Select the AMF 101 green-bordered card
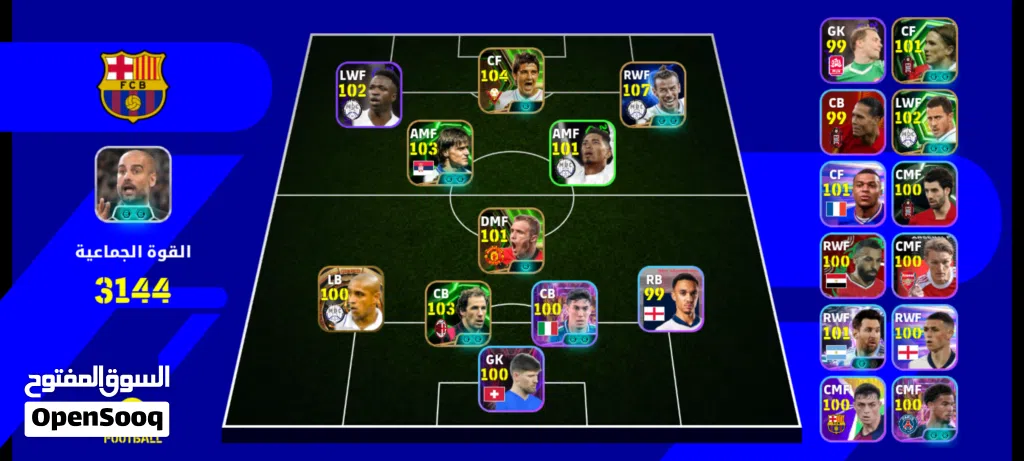This screenshot has width=1024, height=461. click(581, 153)
